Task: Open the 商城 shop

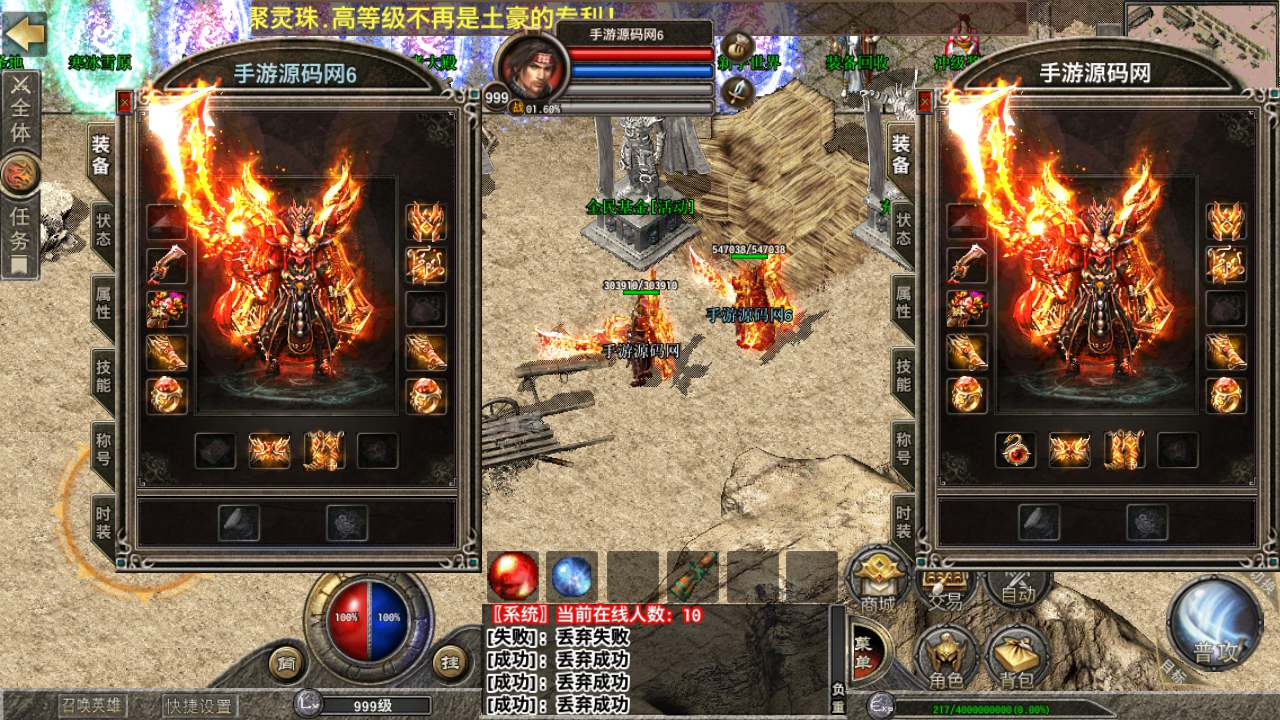Action: pos(877,582)
